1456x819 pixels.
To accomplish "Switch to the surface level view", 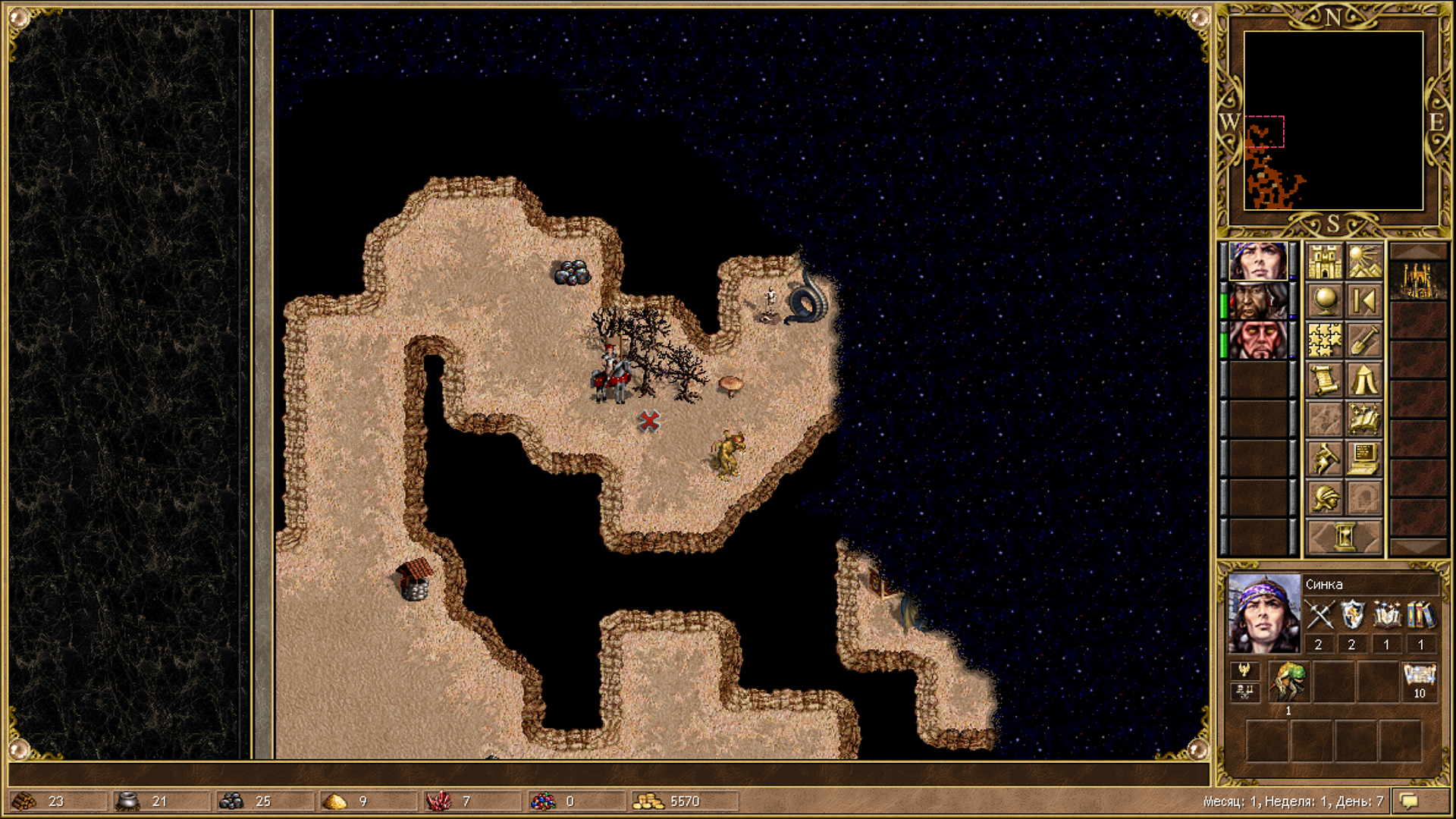I will point(1364,261).
